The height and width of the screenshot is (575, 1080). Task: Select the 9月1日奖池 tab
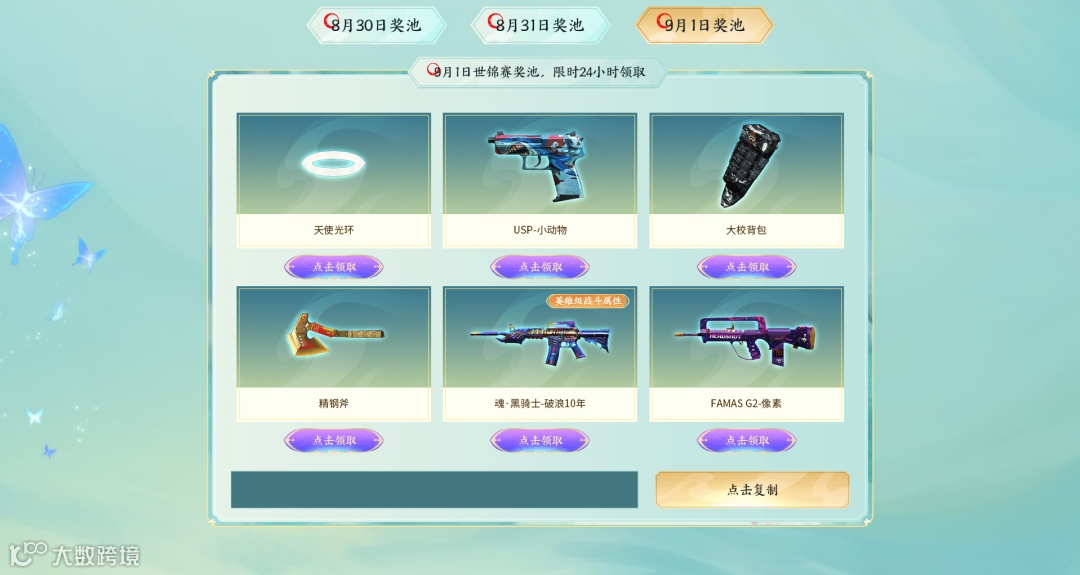coord(705,26)
